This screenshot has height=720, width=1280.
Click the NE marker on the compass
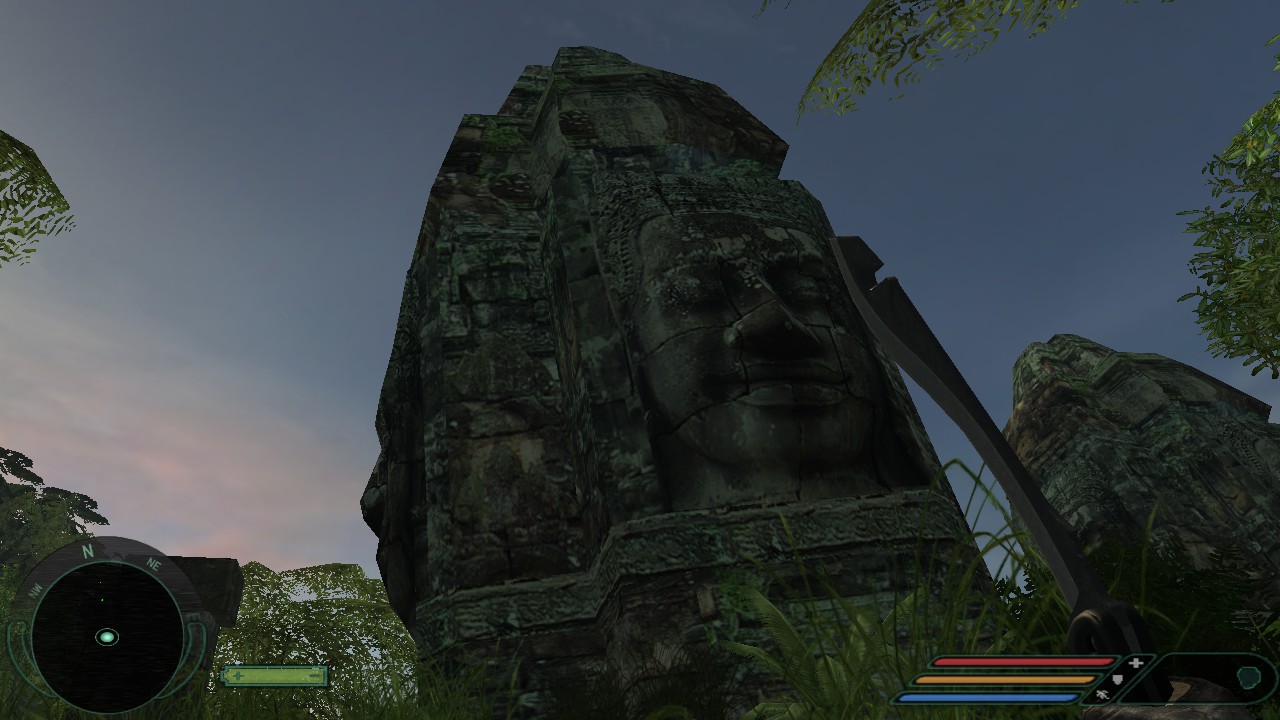154,565
